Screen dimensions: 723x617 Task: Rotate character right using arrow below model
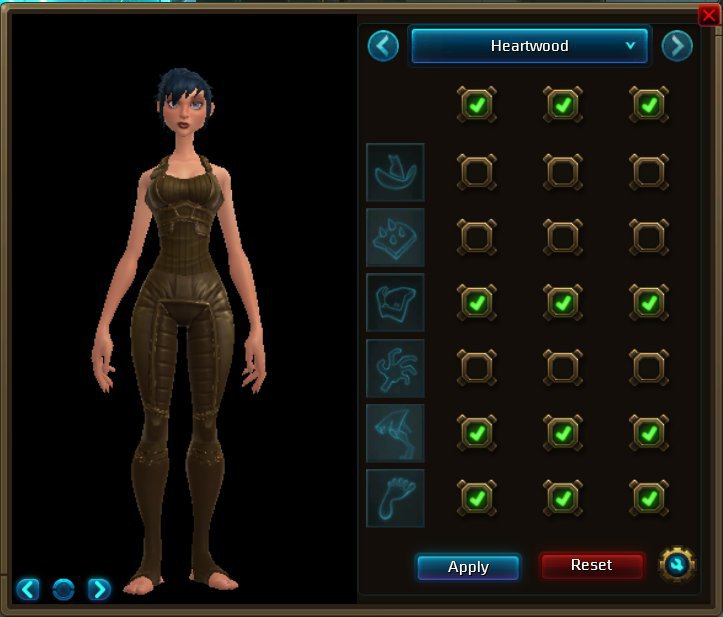[x=99, y=589]
